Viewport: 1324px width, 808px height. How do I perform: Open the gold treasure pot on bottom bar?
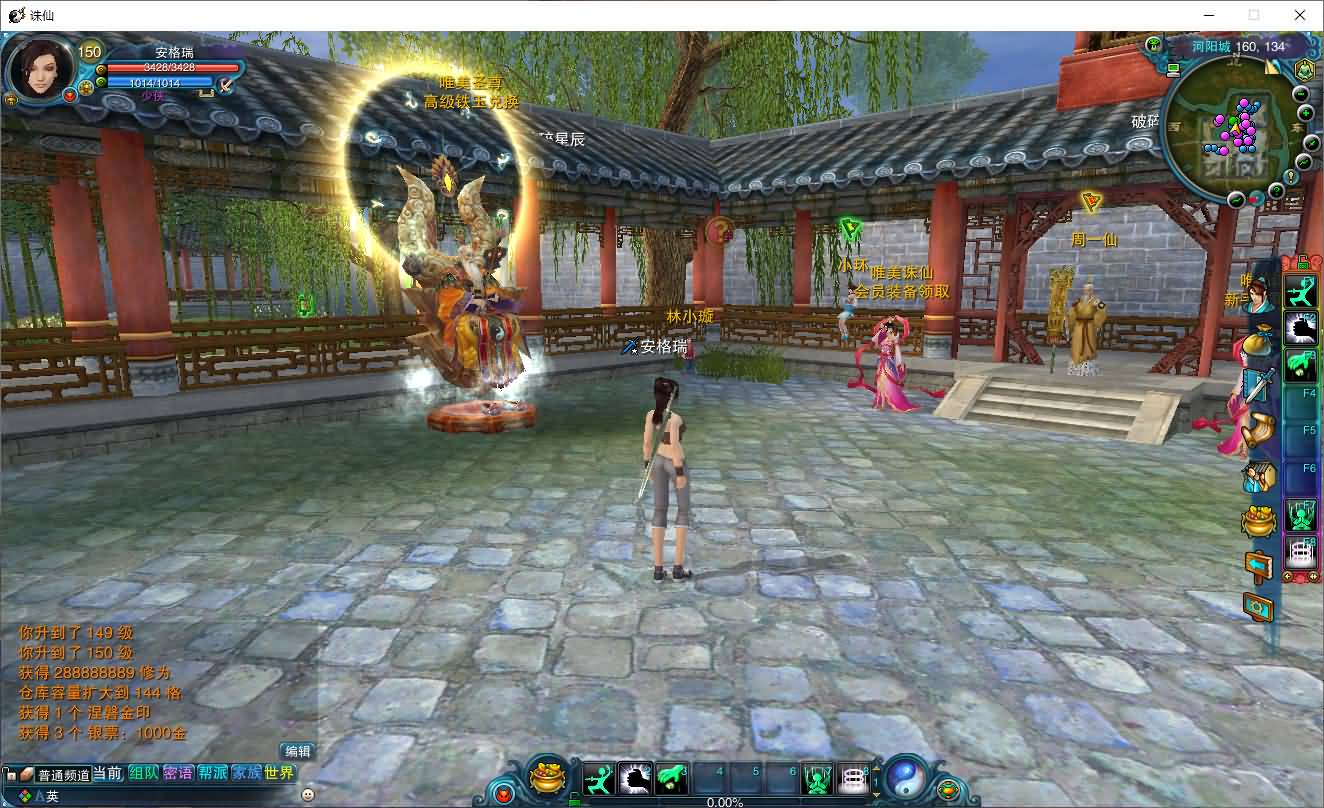(548, 777)
